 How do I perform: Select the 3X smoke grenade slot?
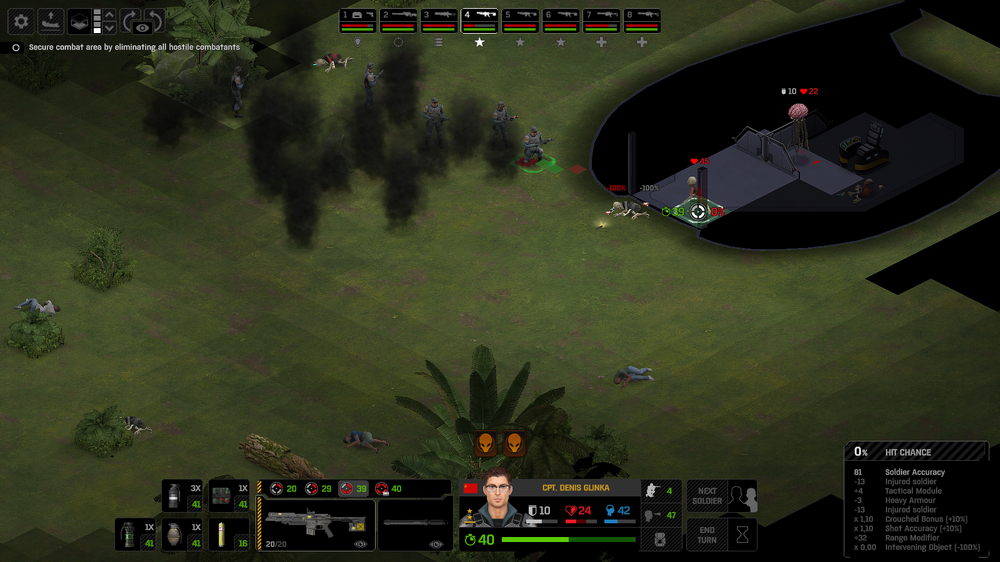182,496
